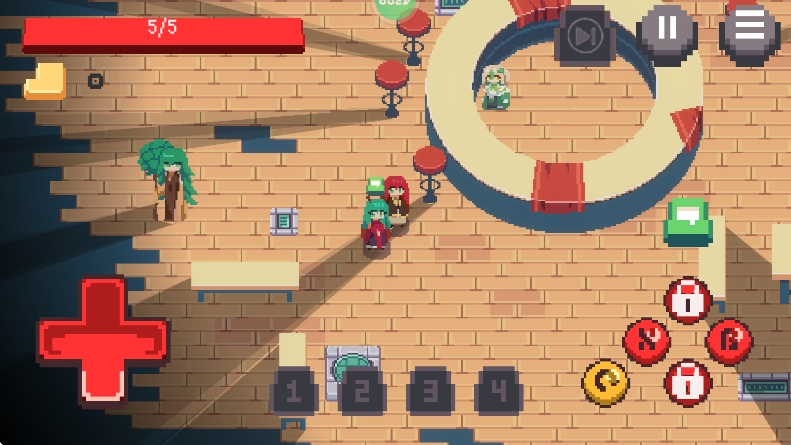This screenshot has width=791, height=445.
Task: Select hotbar slot 1
Action: (x=293, y=391)
